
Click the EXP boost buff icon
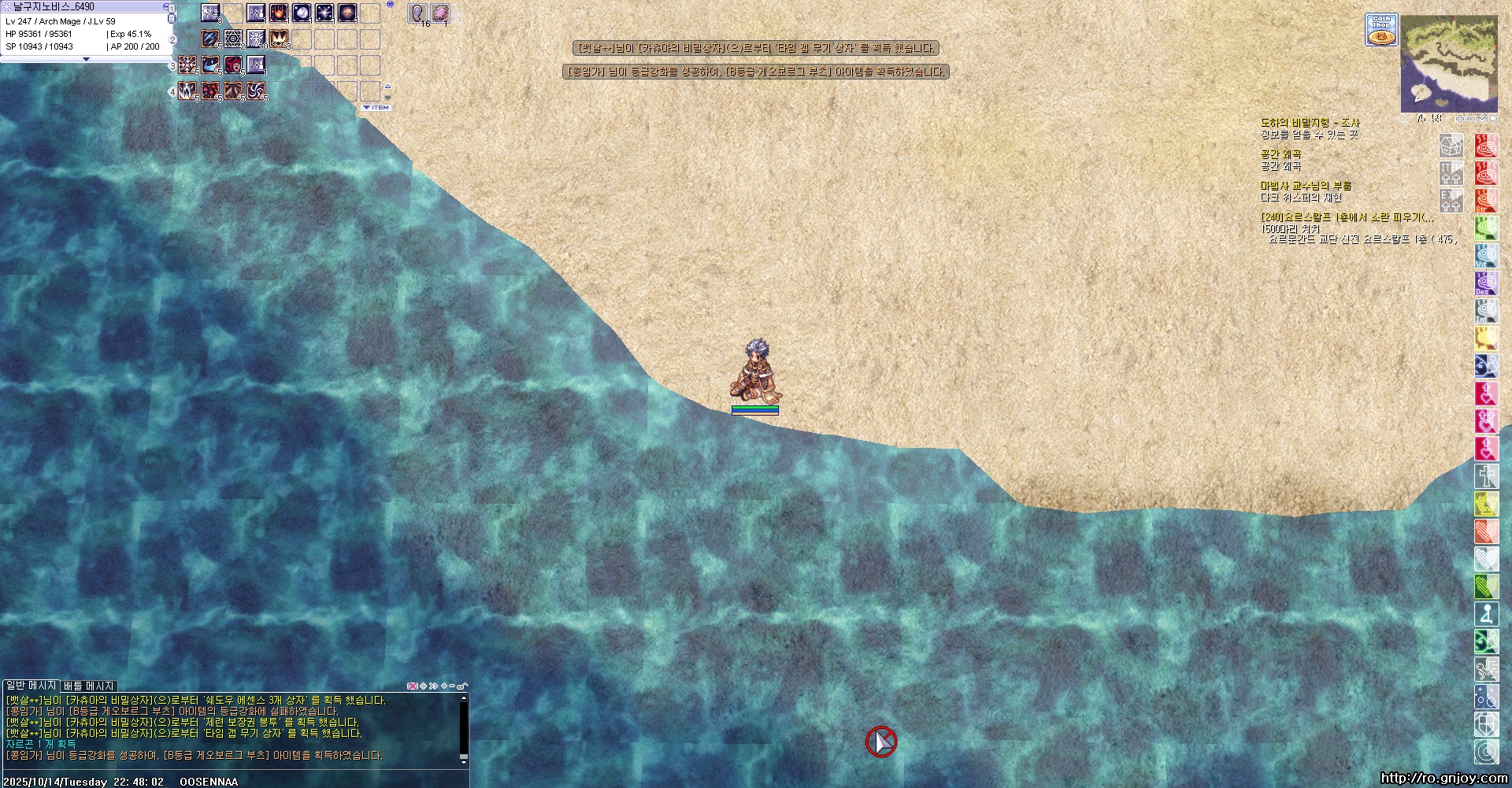click(1451, 200)
